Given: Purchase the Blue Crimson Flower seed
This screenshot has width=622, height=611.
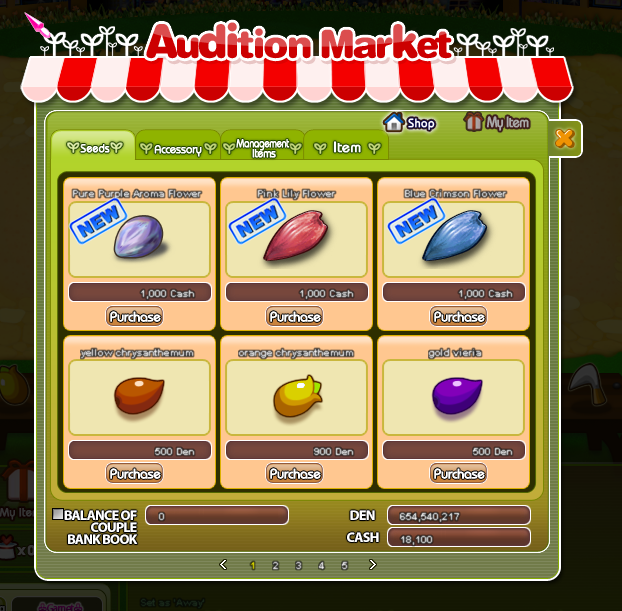Looking at the screenshot, I should coord(458,316).
